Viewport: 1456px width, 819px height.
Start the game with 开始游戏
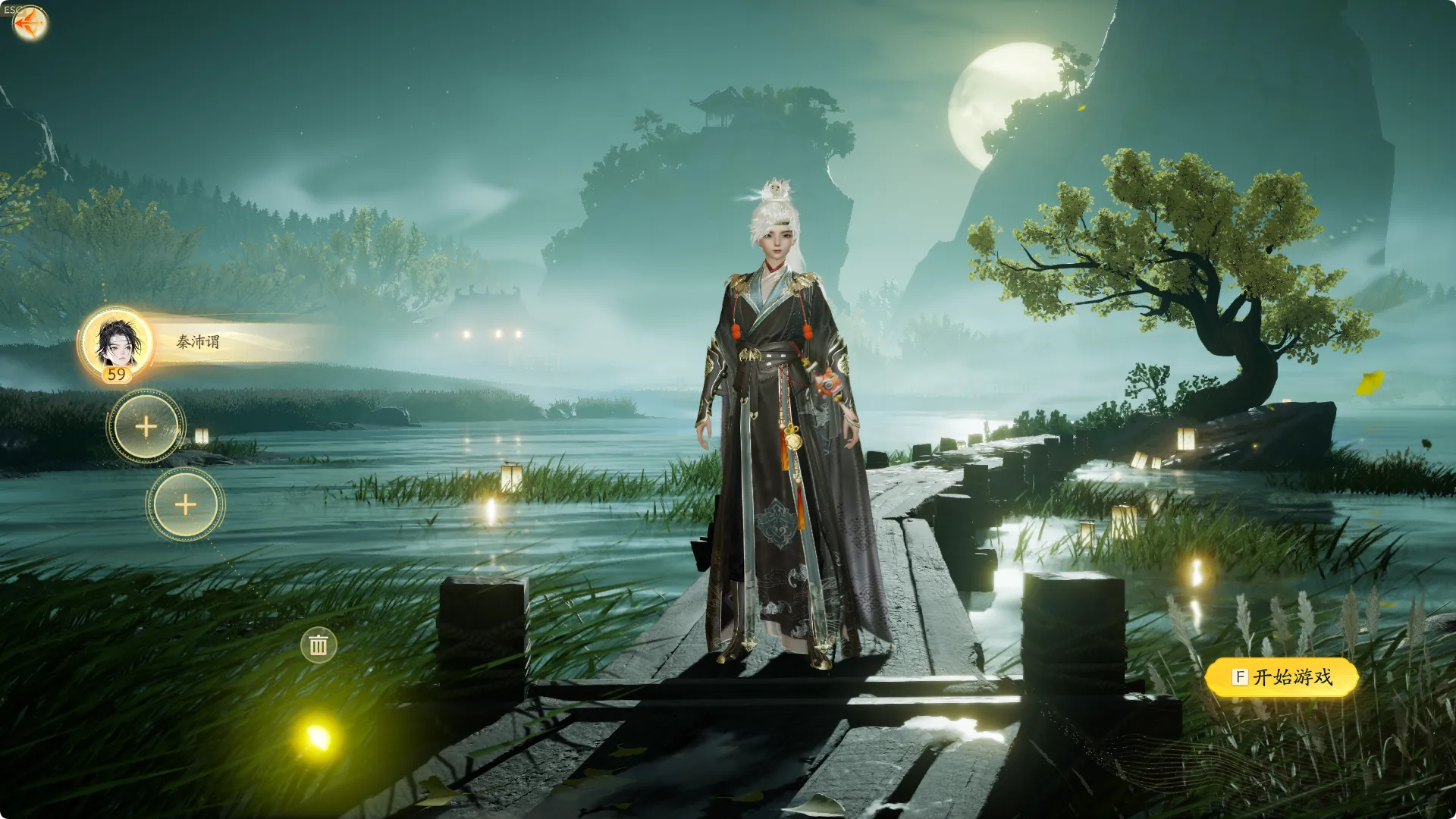click(1282, 677)
